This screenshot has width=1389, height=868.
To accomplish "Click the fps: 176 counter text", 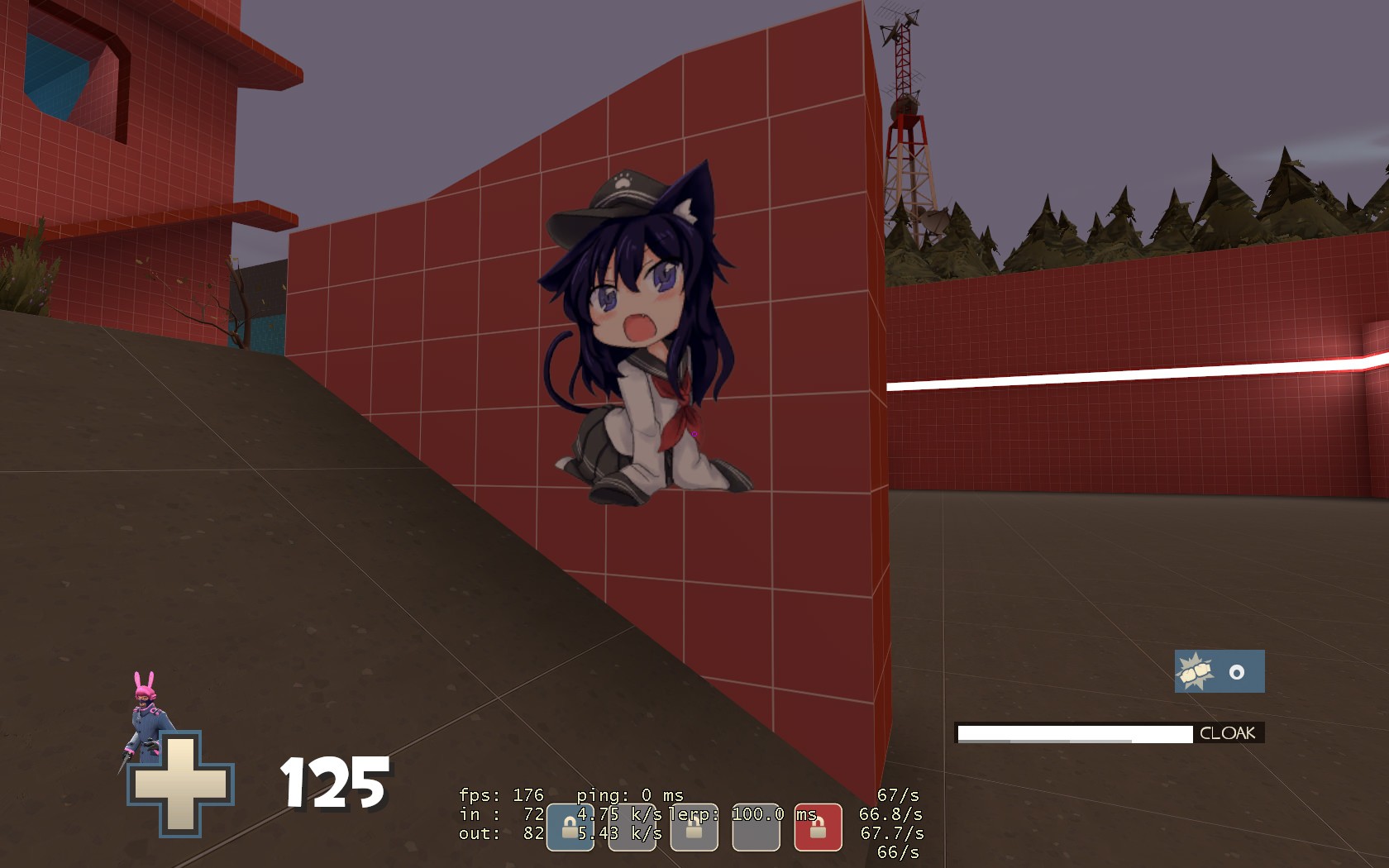I will [x=502, y=794].
